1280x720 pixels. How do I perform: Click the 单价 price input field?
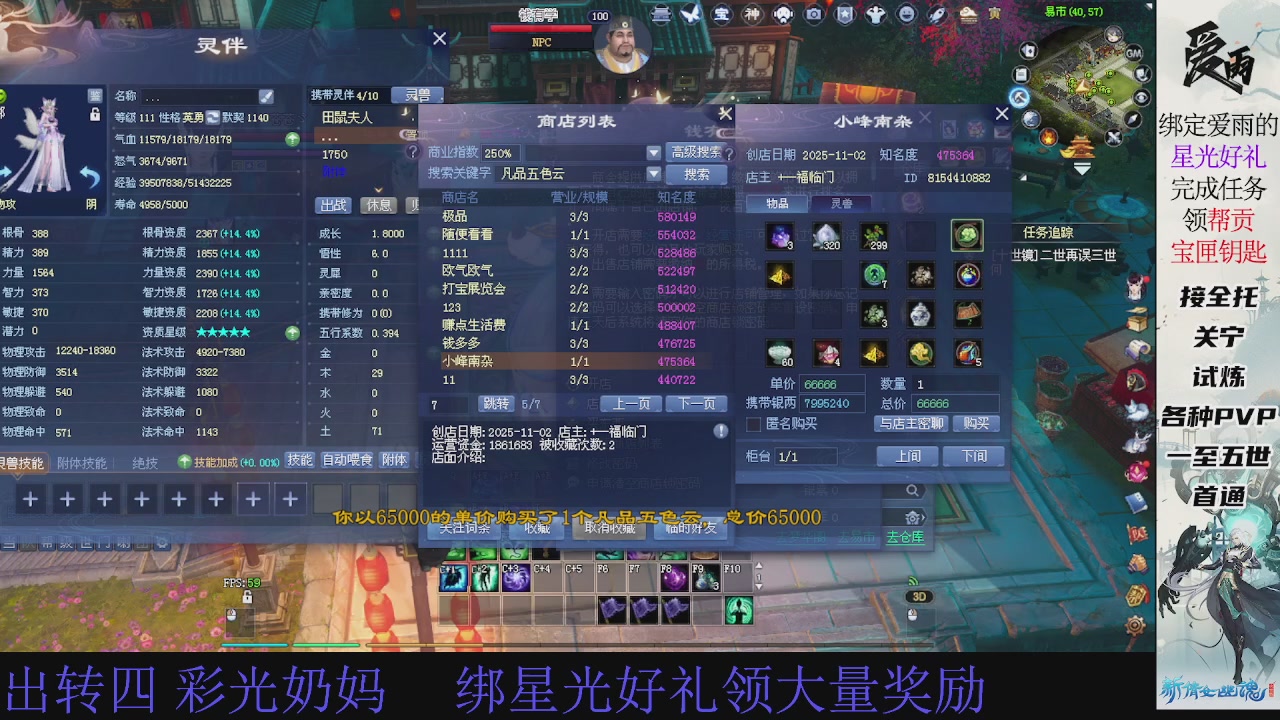click(832, 383)
